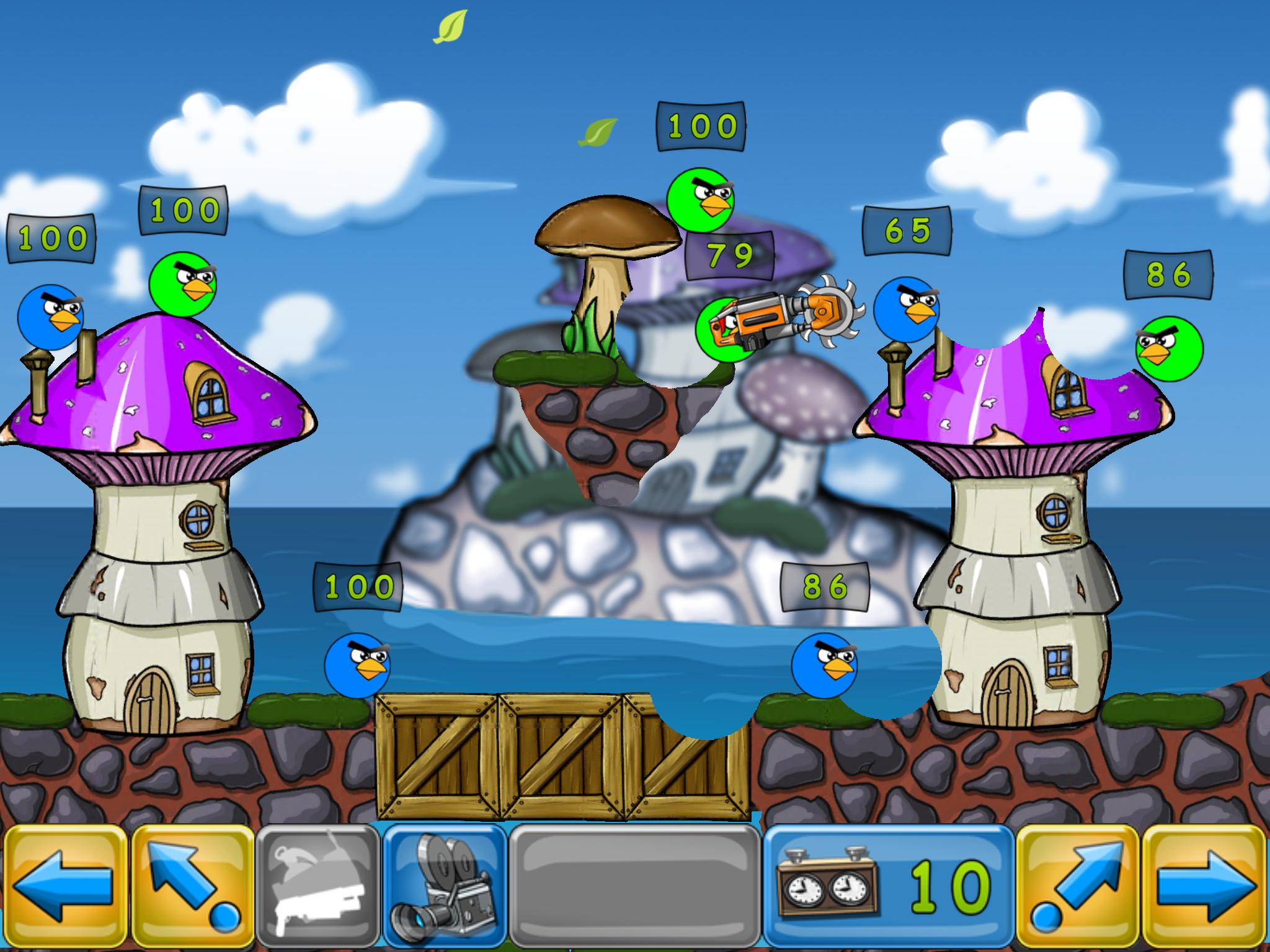1270x952 pixels.
Task: Choose the jump up-right arrow button
Action: (x=1077, y=888)
